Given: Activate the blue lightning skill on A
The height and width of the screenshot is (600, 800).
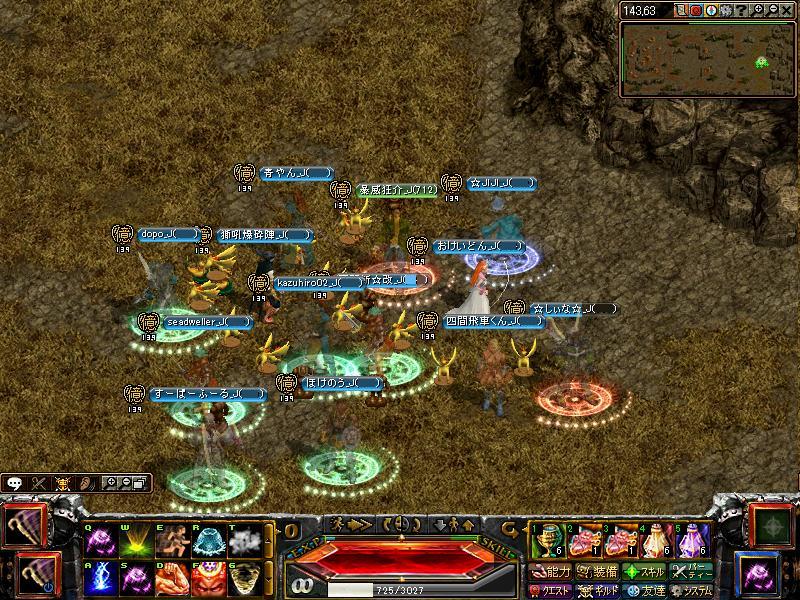Looking at the screenshot, I should (x=98, y=577).
